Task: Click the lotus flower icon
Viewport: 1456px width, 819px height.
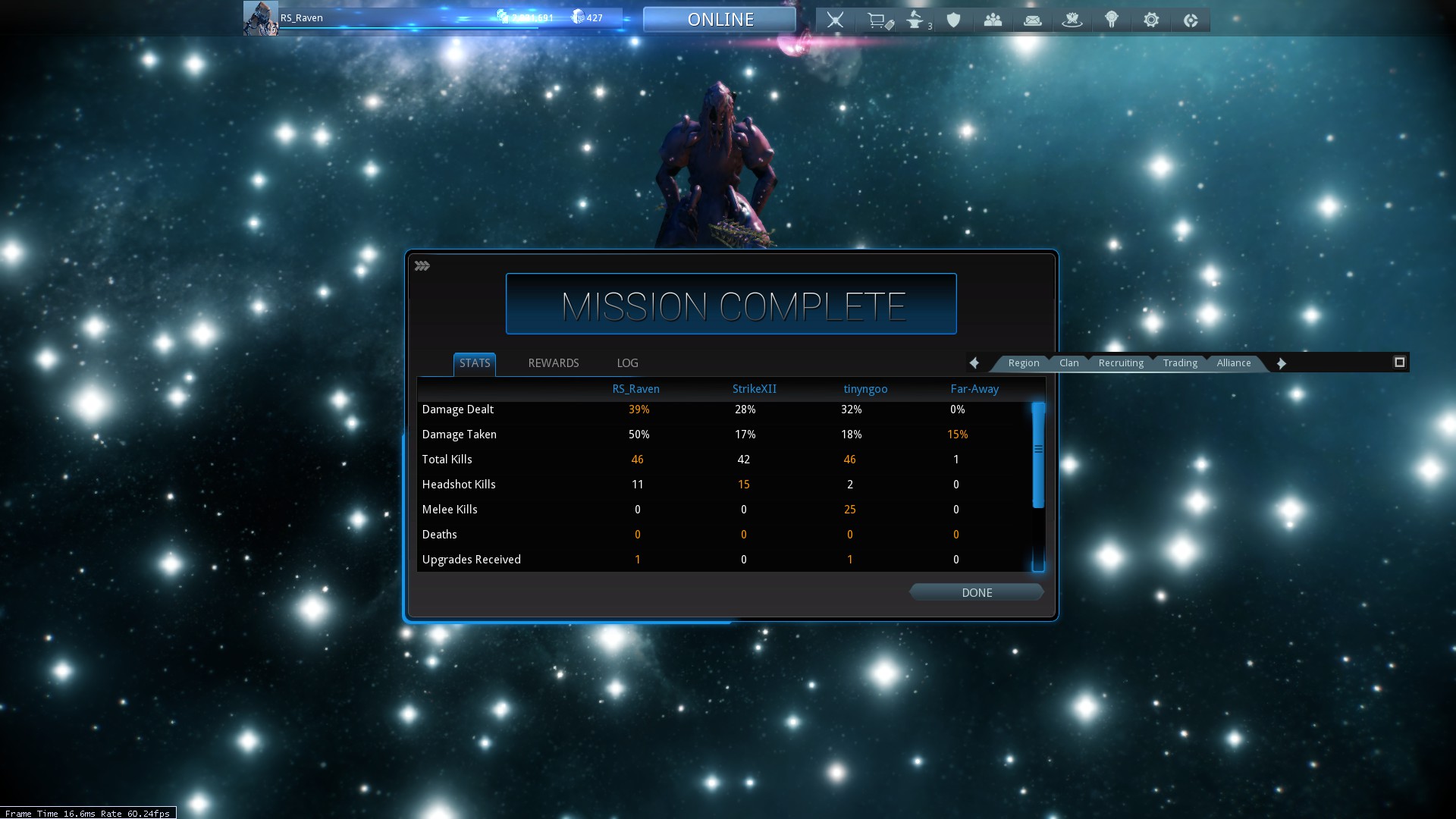Action: [1072, 20]
